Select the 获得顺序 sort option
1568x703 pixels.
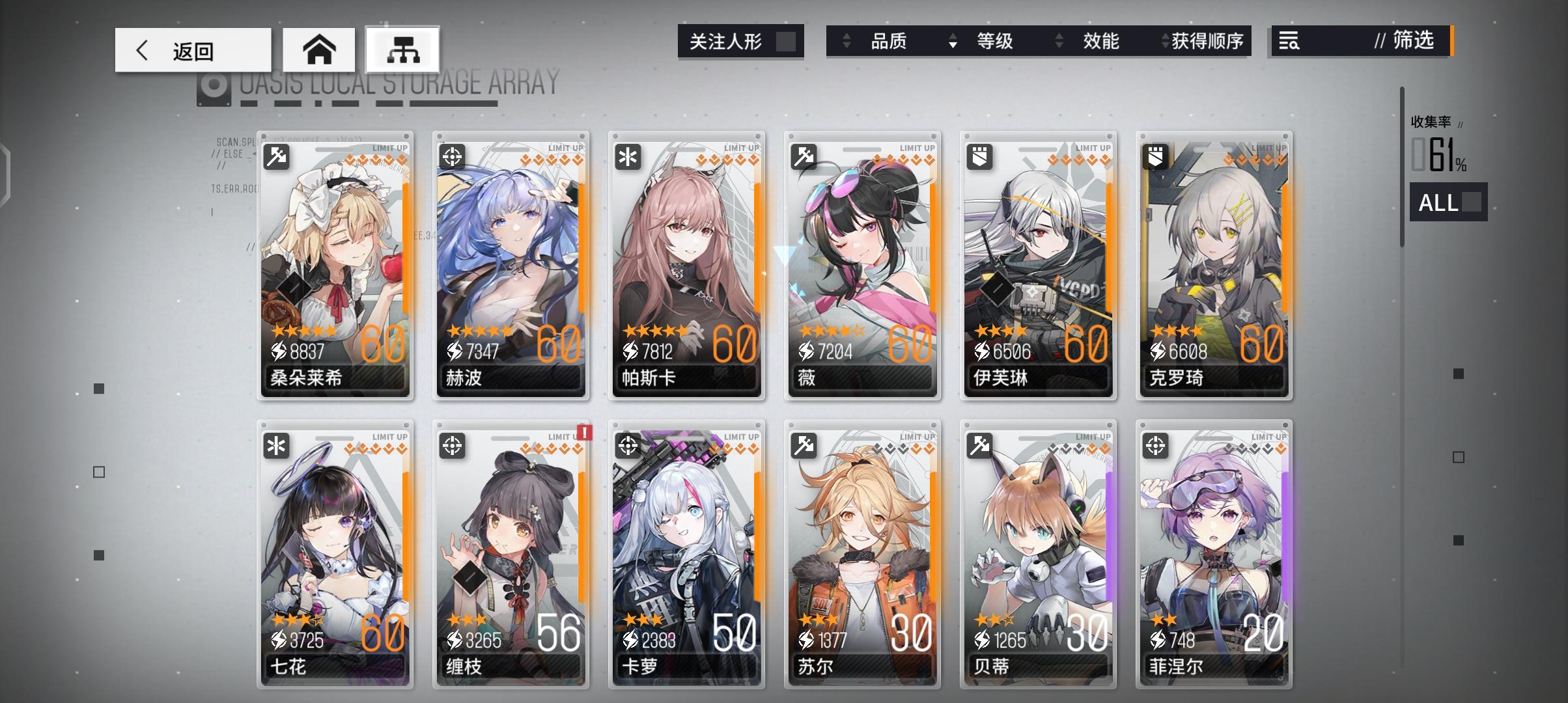click(1212, 42)
